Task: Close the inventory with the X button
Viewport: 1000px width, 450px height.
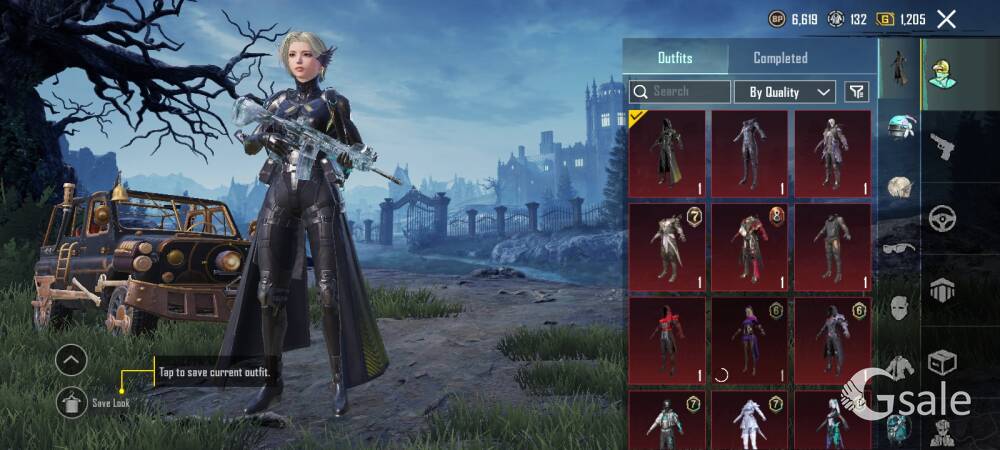Action: (x=946, y=19)
